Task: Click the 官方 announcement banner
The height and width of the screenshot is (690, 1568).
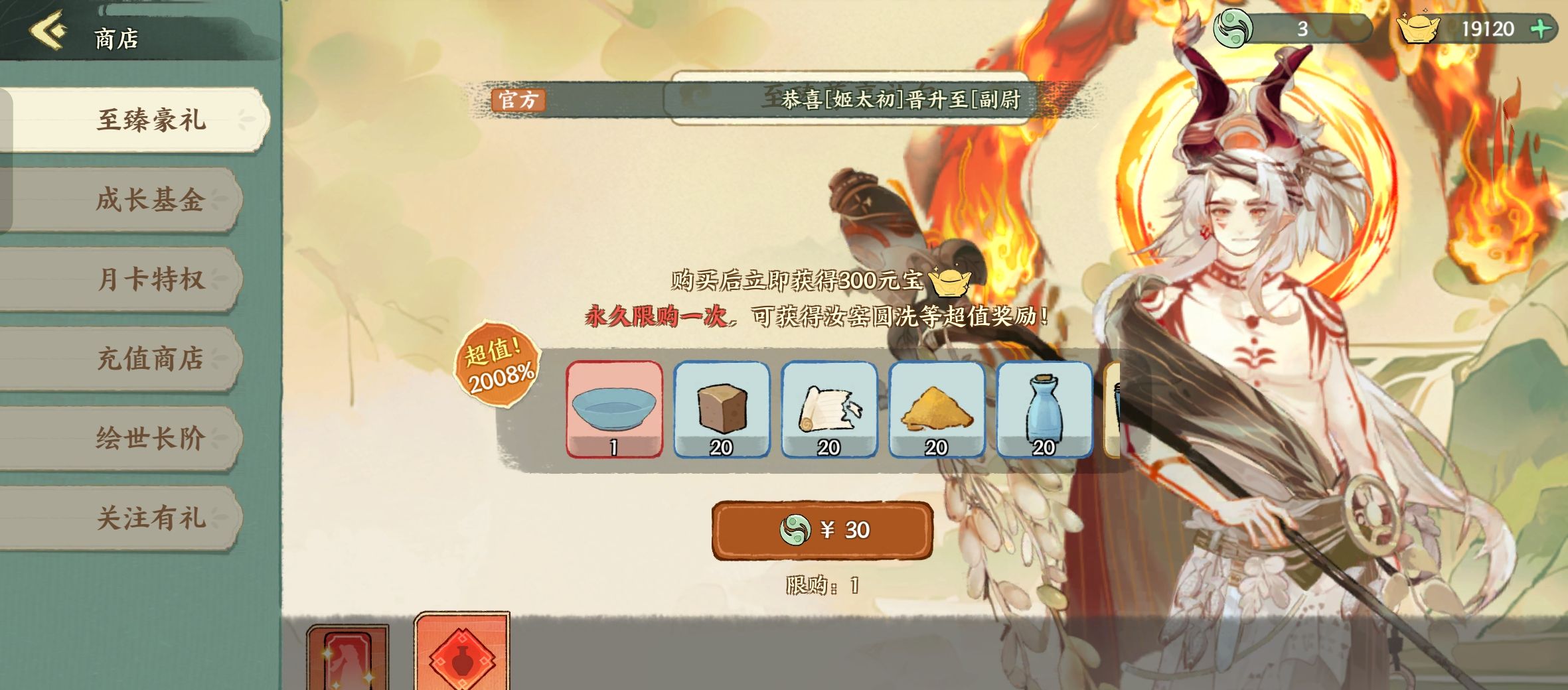Action: click(518, 101)
